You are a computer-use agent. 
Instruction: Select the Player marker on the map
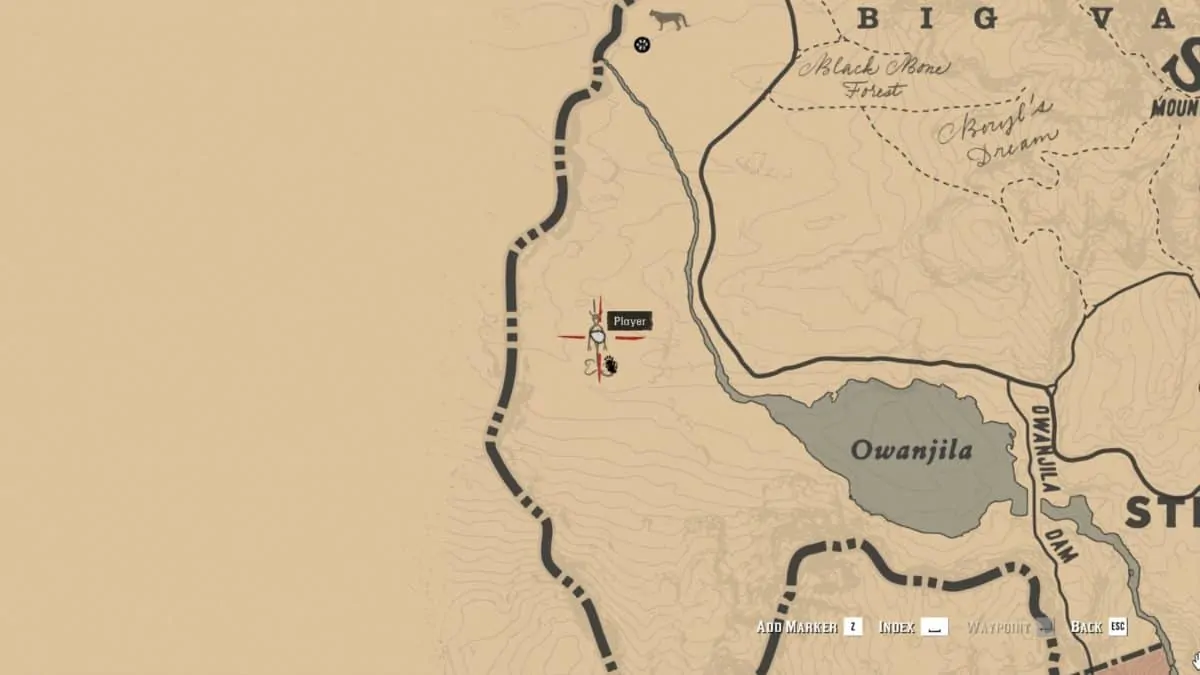point(598,337)
